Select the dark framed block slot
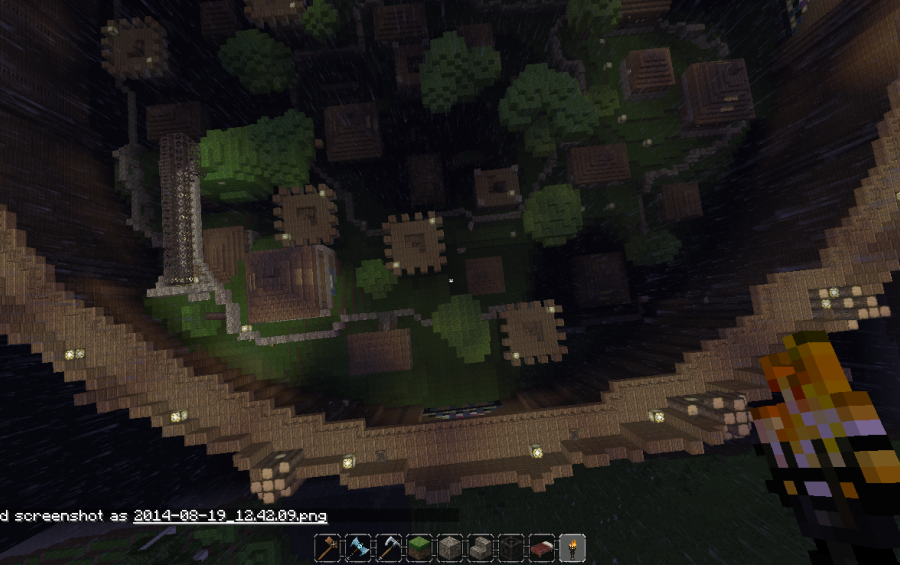Viewport: 900px width, 565px height. pos(511,548)
